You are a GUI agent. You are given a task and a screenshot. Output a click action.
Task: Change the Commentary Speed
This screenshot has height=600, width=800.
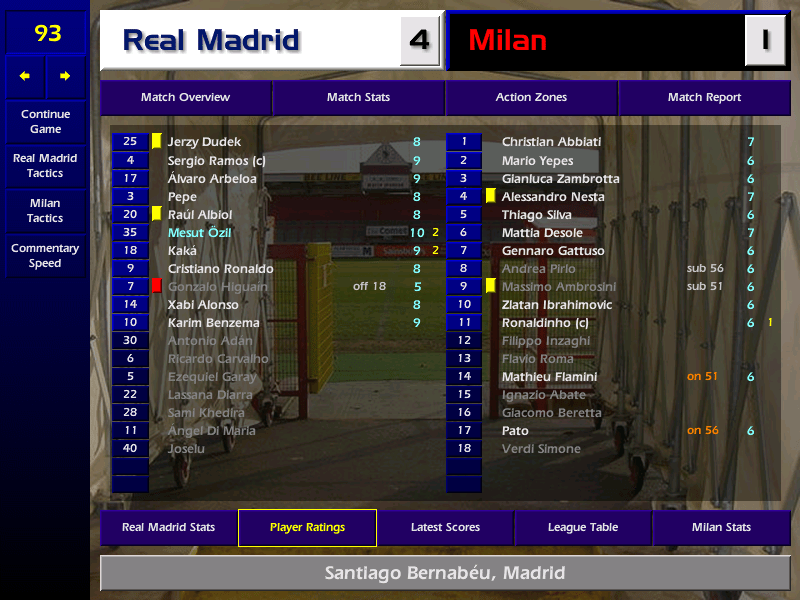[x=45, y=256]
